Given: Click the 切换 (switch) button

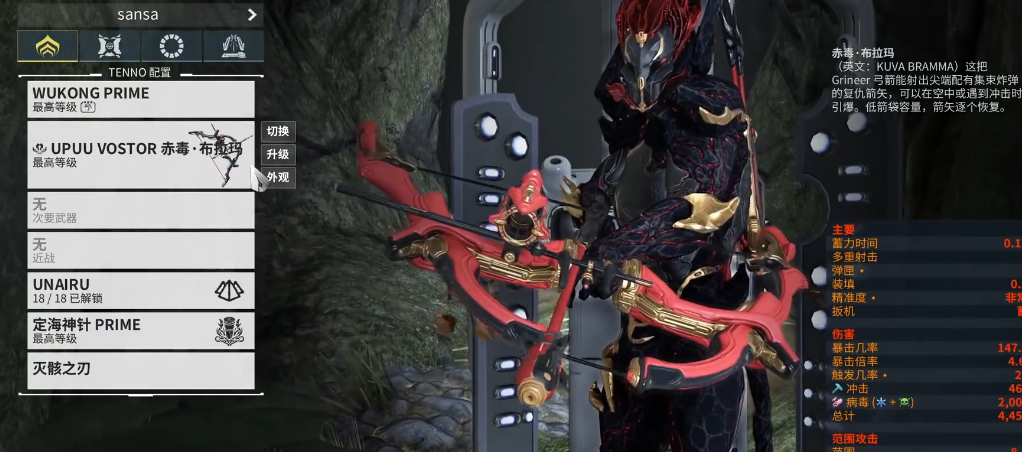Looking at the screenshot, I should [278, 132].
